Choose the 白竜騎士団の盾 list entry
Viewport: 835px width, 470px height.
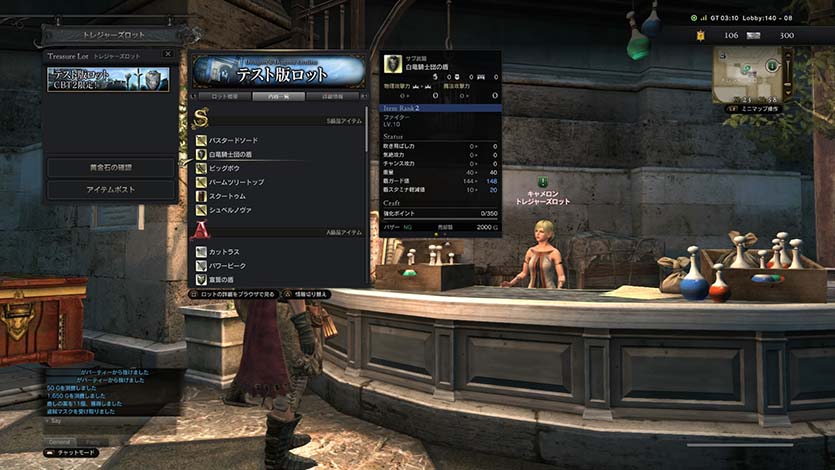[x=236, y=155]
